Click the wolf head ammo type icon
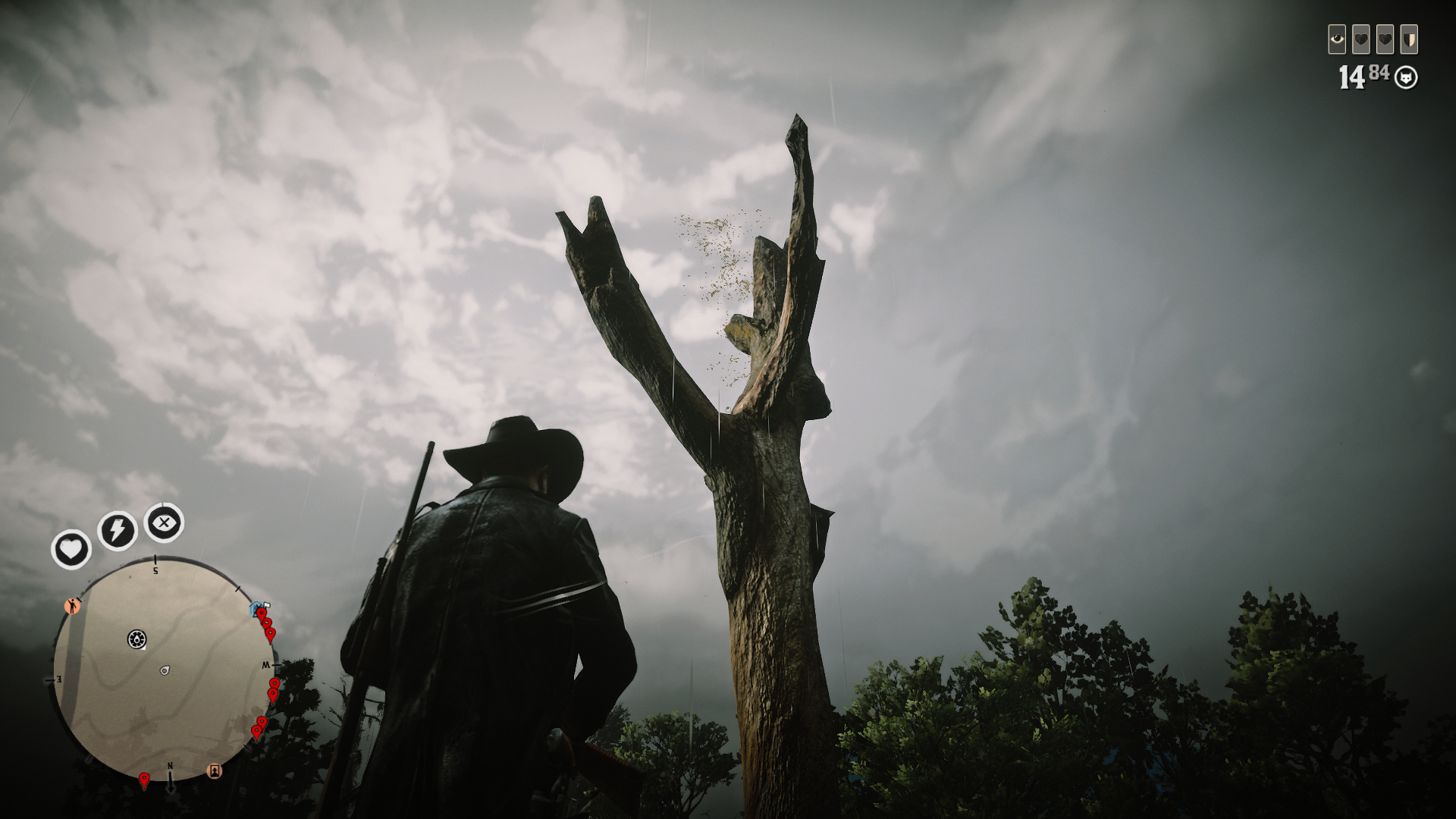Screen dimensions: 1456x819 point(1406,77)
